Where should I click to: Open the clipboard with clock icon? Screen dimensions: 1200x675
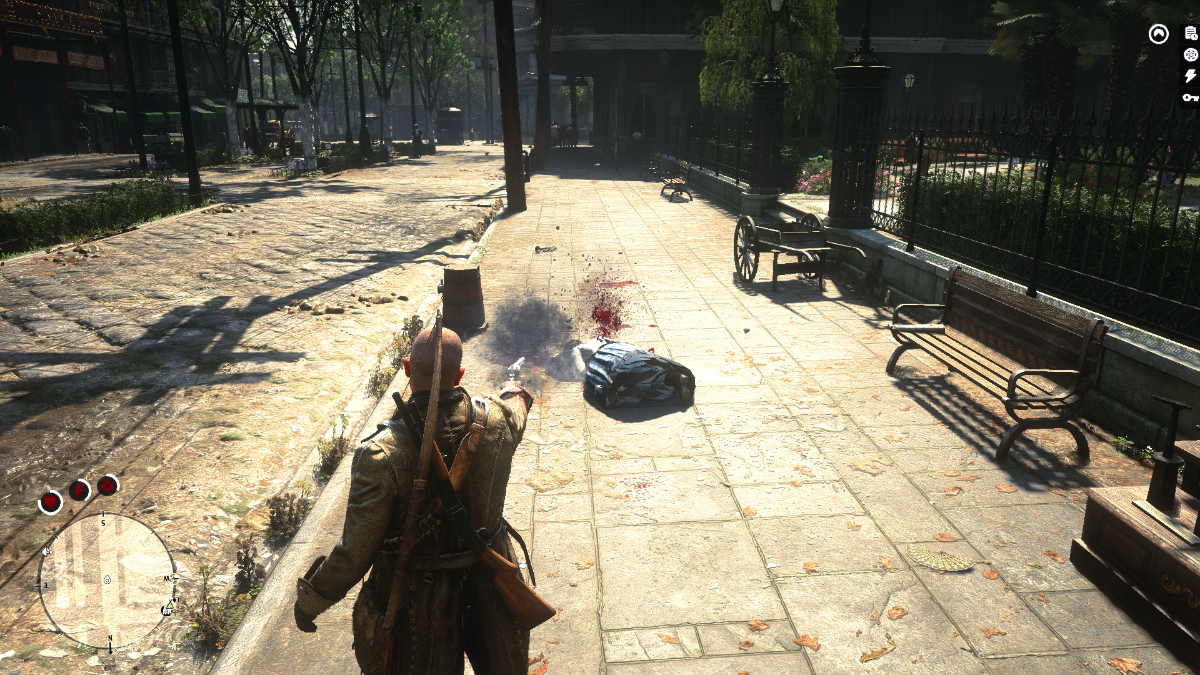pyautogui.click(x=1190, y=34)
